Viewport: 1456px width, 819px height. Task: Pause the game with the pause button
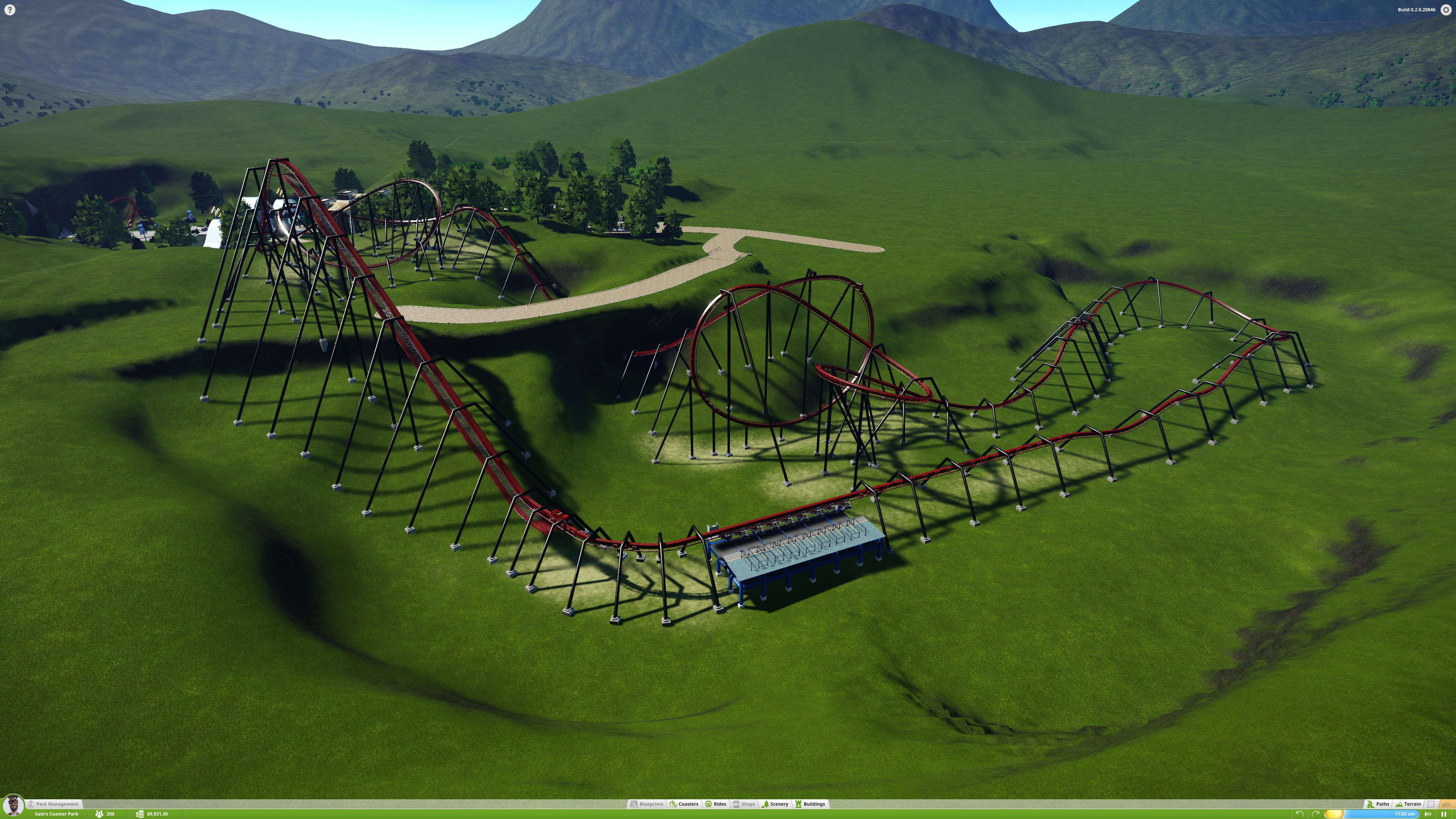click(1443, 814)
